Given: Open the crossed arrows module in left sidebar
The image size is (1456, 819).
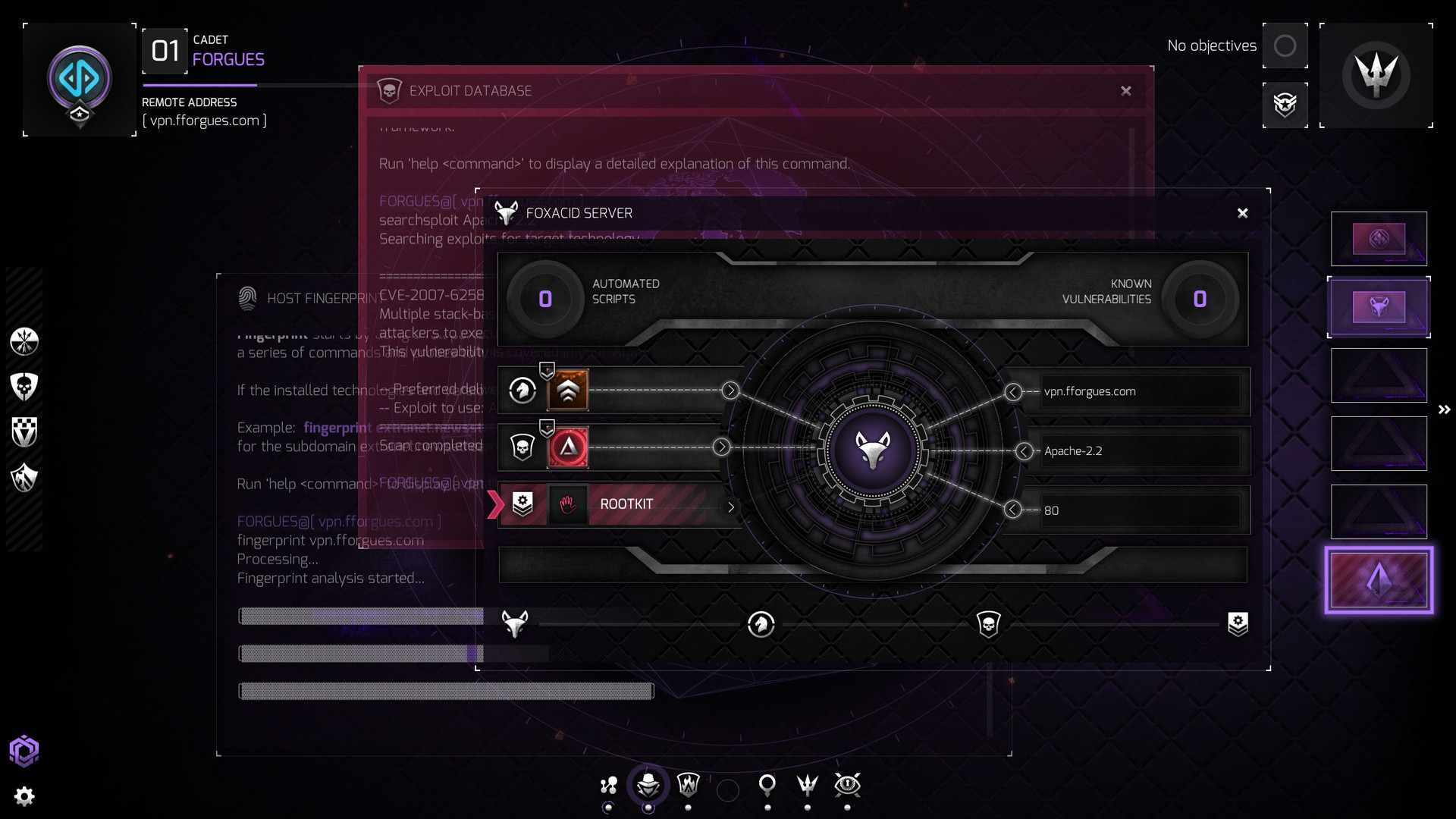Looking at the screenshot, I should (x=24, y=341).
